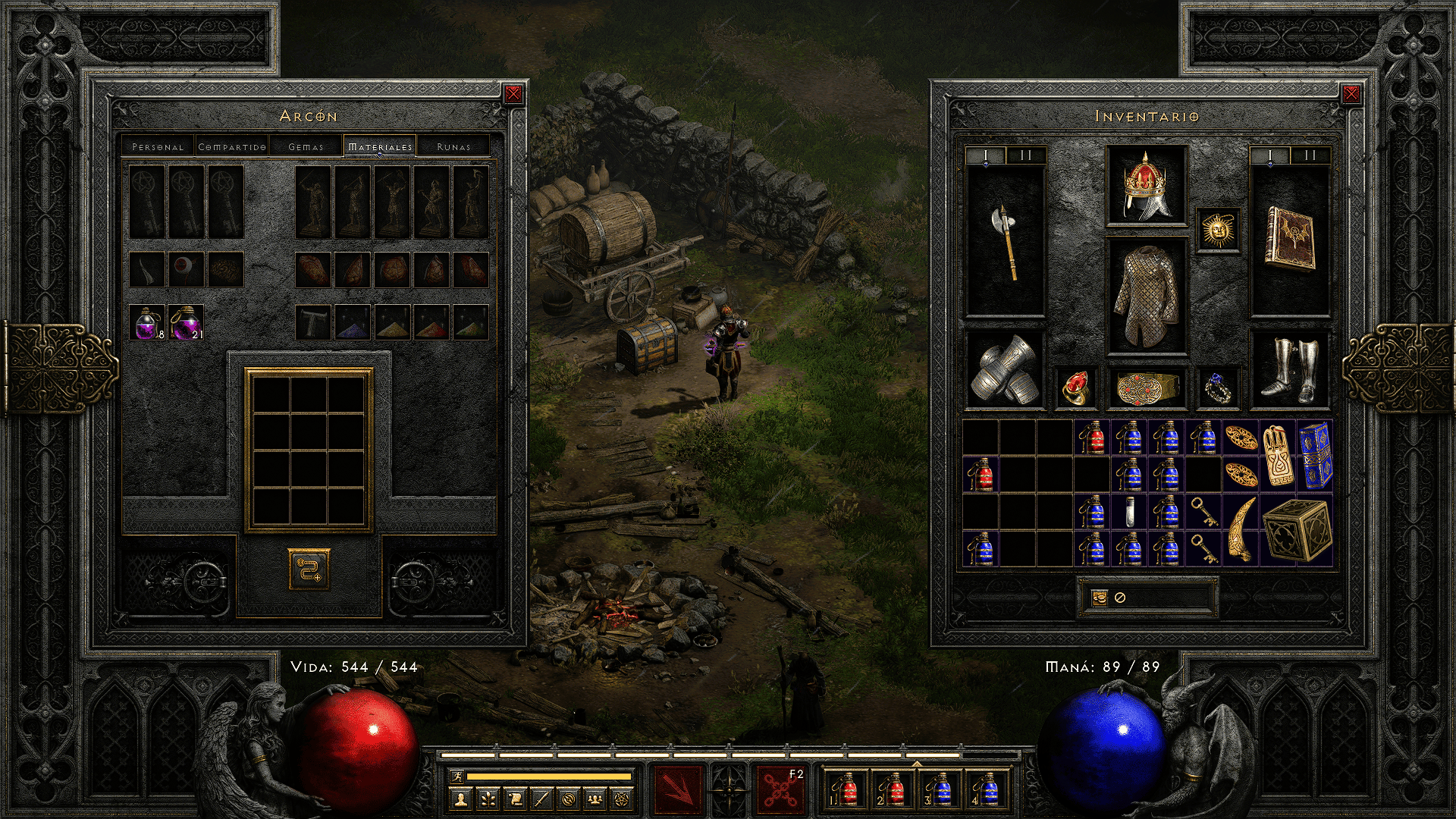Pick up the Horadric Cube
The image size is (1456, 819).
pyautogui.click(x=1297, y=530)
